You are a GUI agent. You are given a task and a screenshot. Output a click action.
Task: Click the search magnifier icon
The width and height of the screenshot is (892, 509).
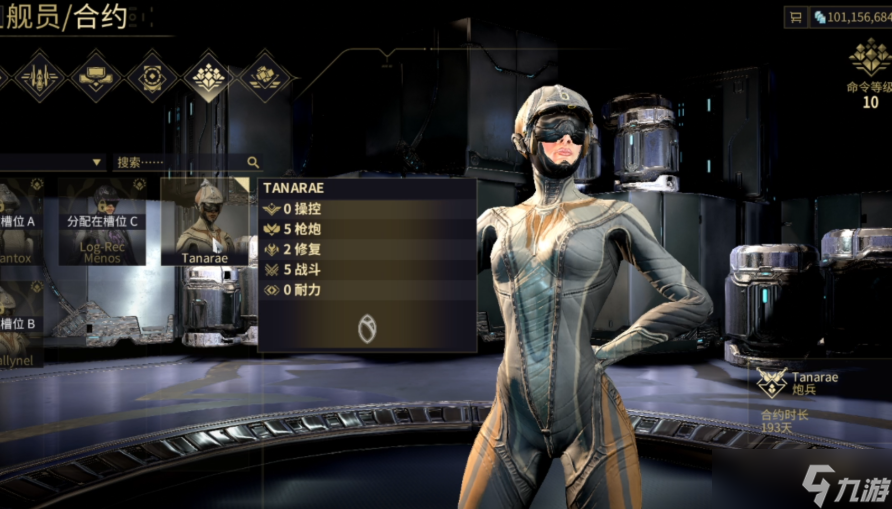click(x=253, y=162)
